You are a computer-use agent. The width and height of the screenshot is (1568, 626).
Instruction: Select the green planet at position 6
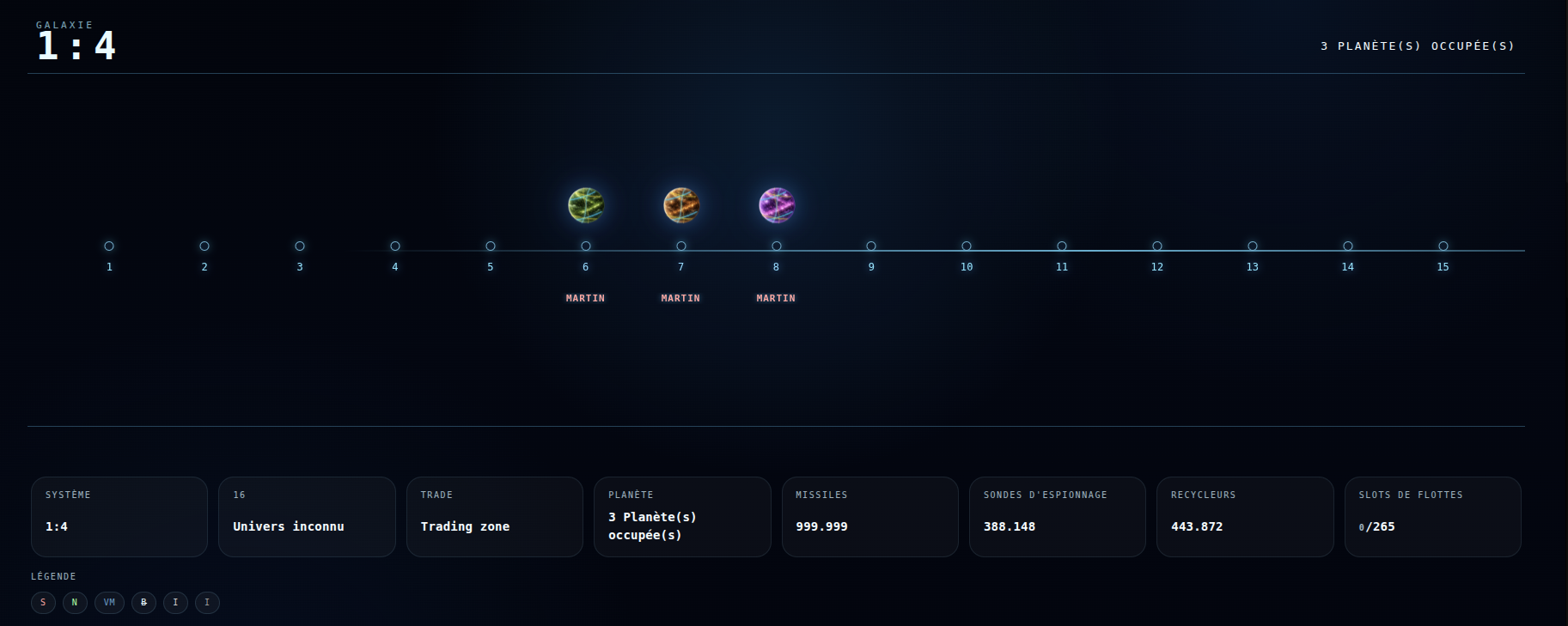(586, 205)
